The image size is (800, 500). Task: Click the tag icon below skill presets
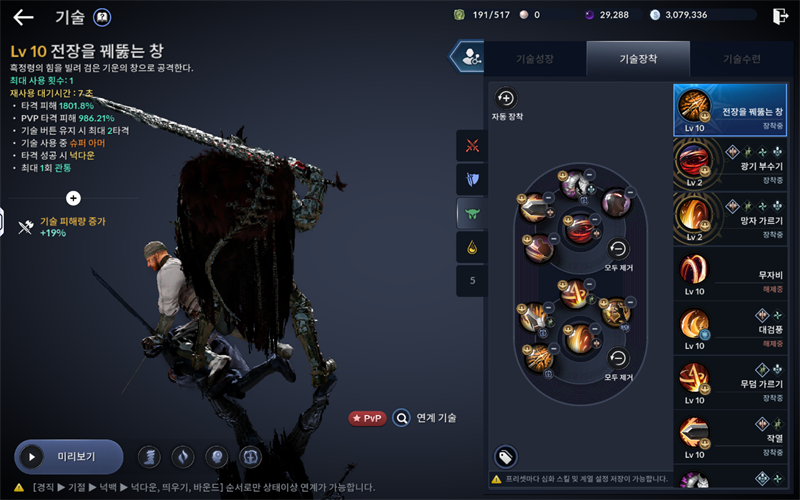pos(506,457)
